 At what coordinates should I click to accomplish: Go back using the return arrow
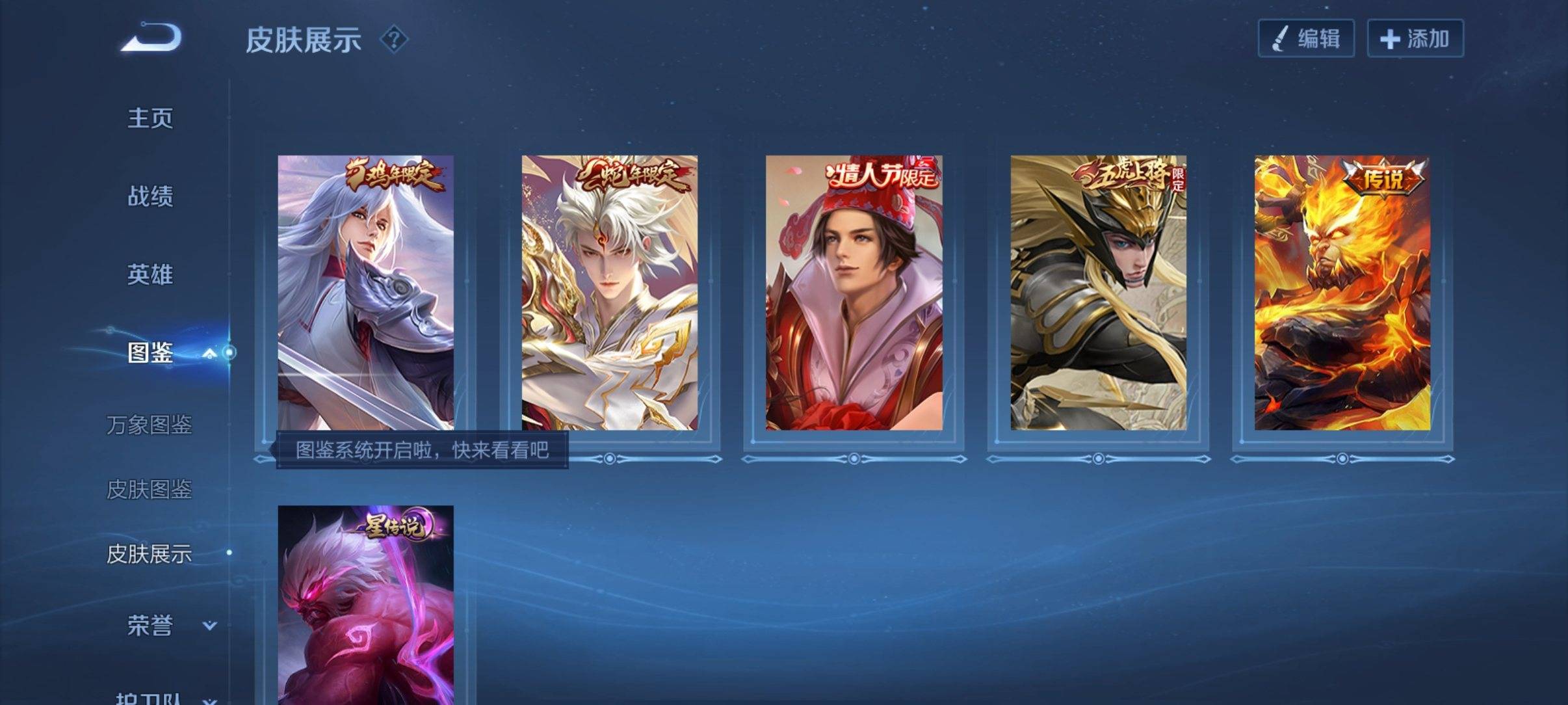pyautogui.click(x=151, y=38)
